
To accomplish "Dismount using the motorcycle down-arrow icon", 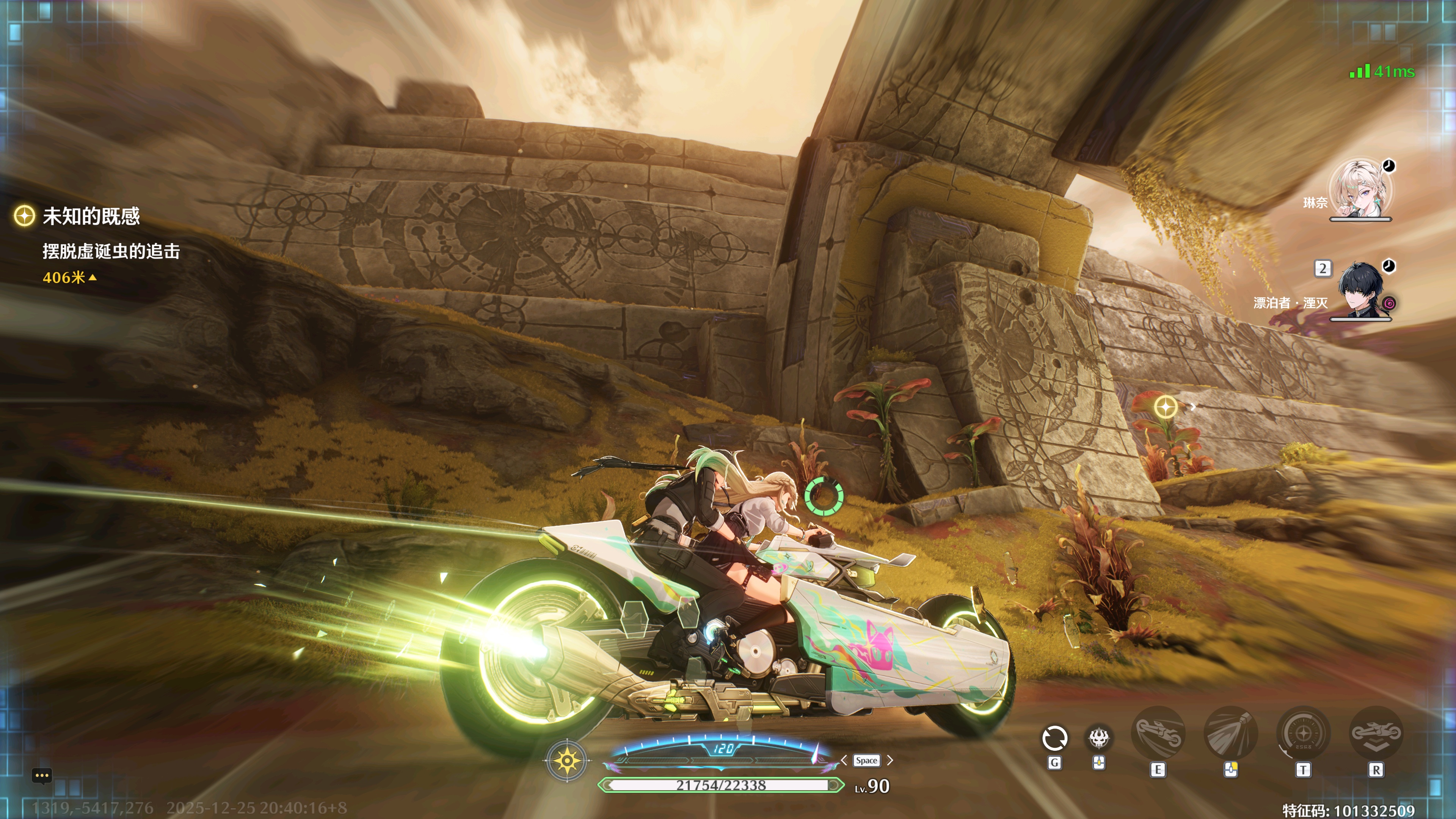I will point(1376,734).
